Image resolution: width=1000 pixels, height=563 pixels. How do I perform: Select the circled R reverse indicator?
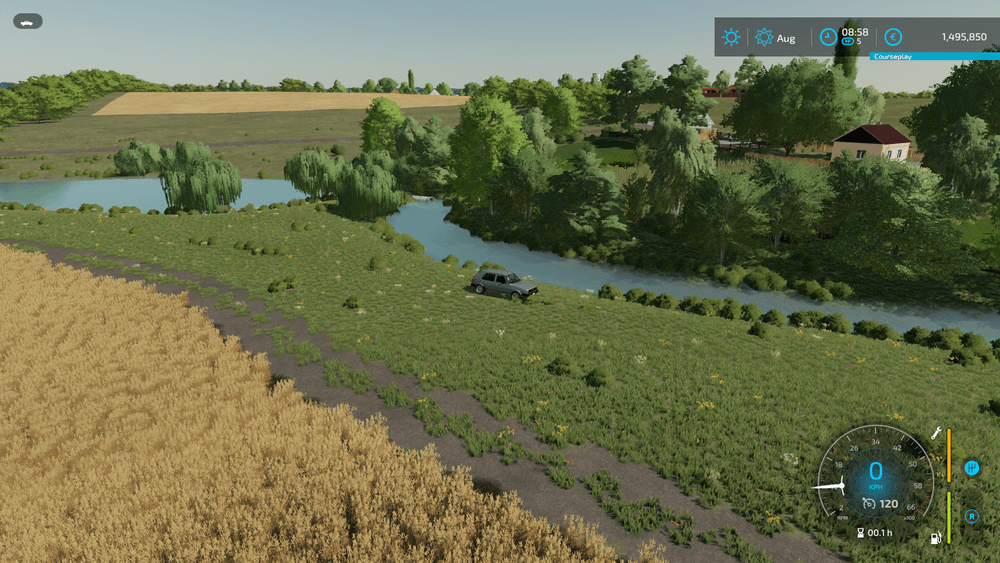click(x=971, y=516)
